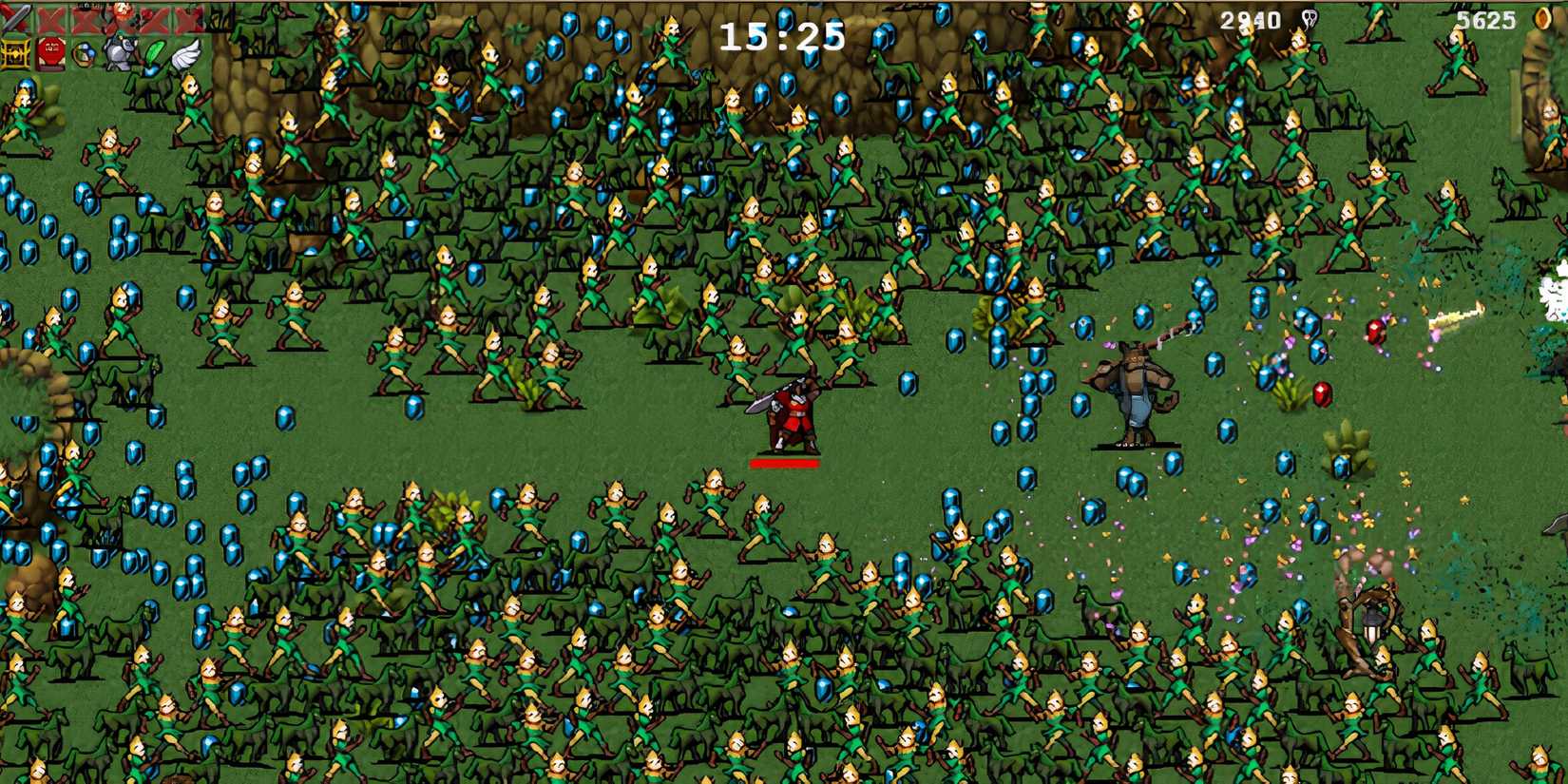Click the golden crown passive item icon
1568x784 pixels.
14,54
